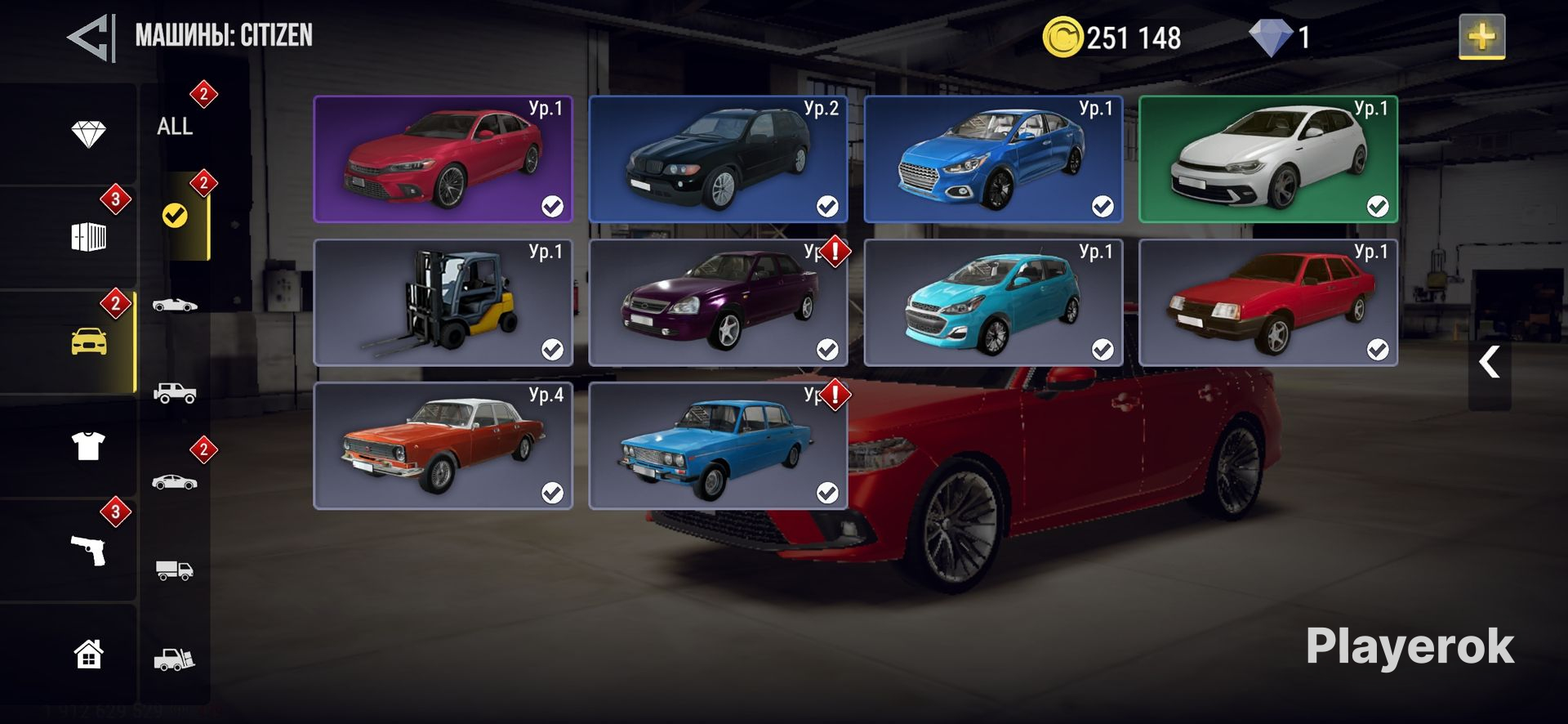Filter by truck category
1568x724 pixels.
coord(175,570)
